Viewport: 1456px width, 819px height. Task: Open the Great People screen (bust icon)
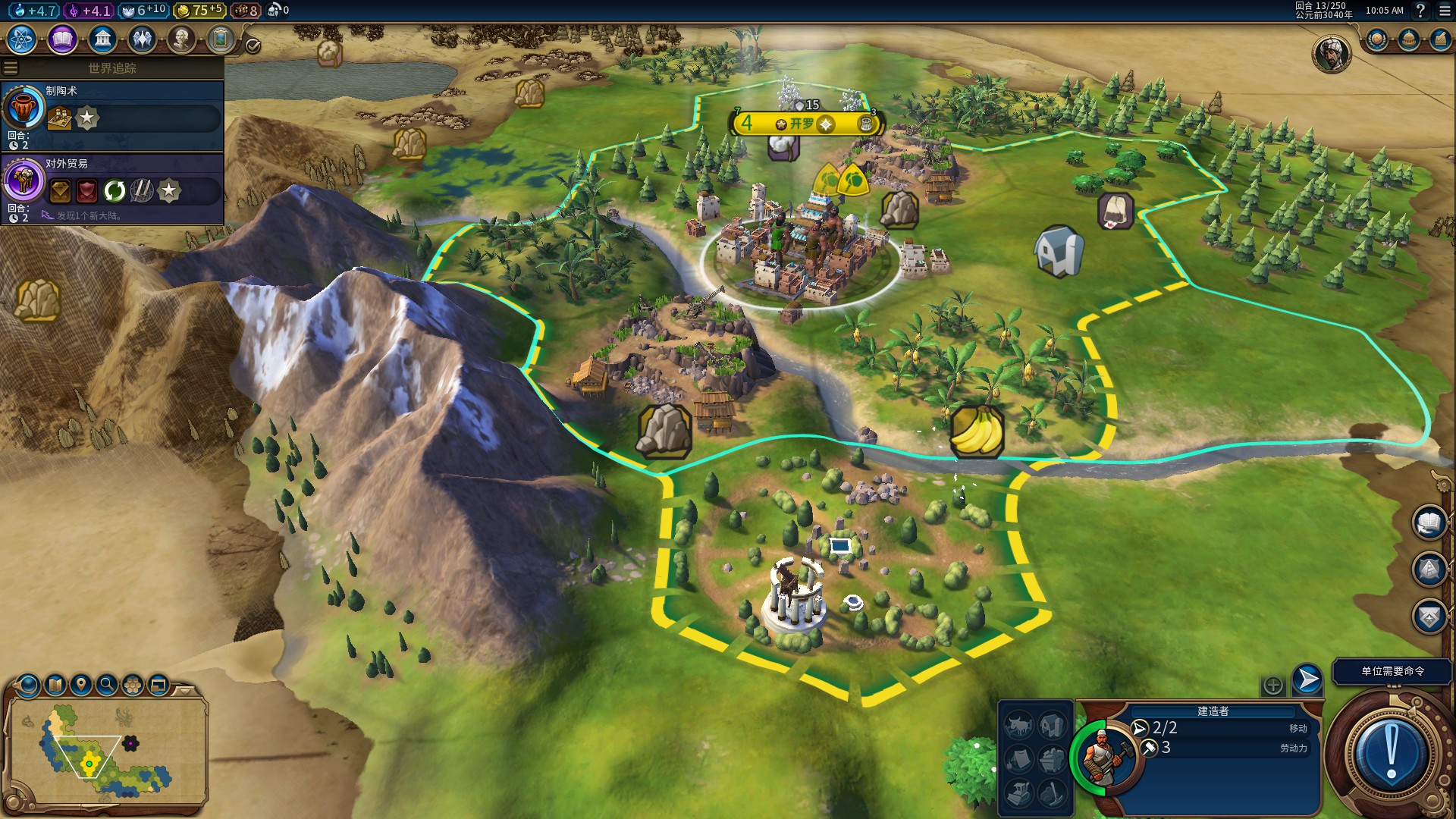(181, 39)
